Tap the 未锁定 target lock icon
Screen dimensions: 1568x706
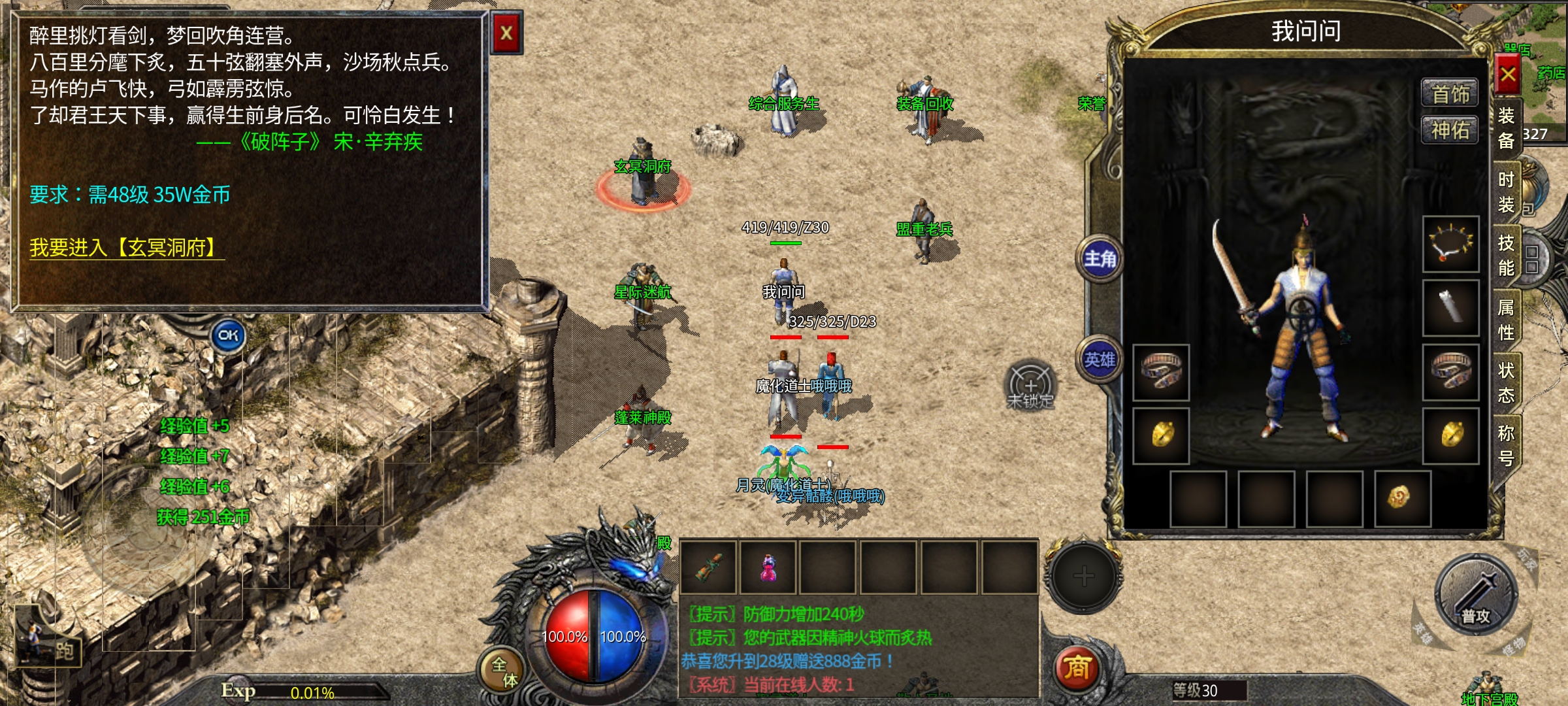[1030, 386]
